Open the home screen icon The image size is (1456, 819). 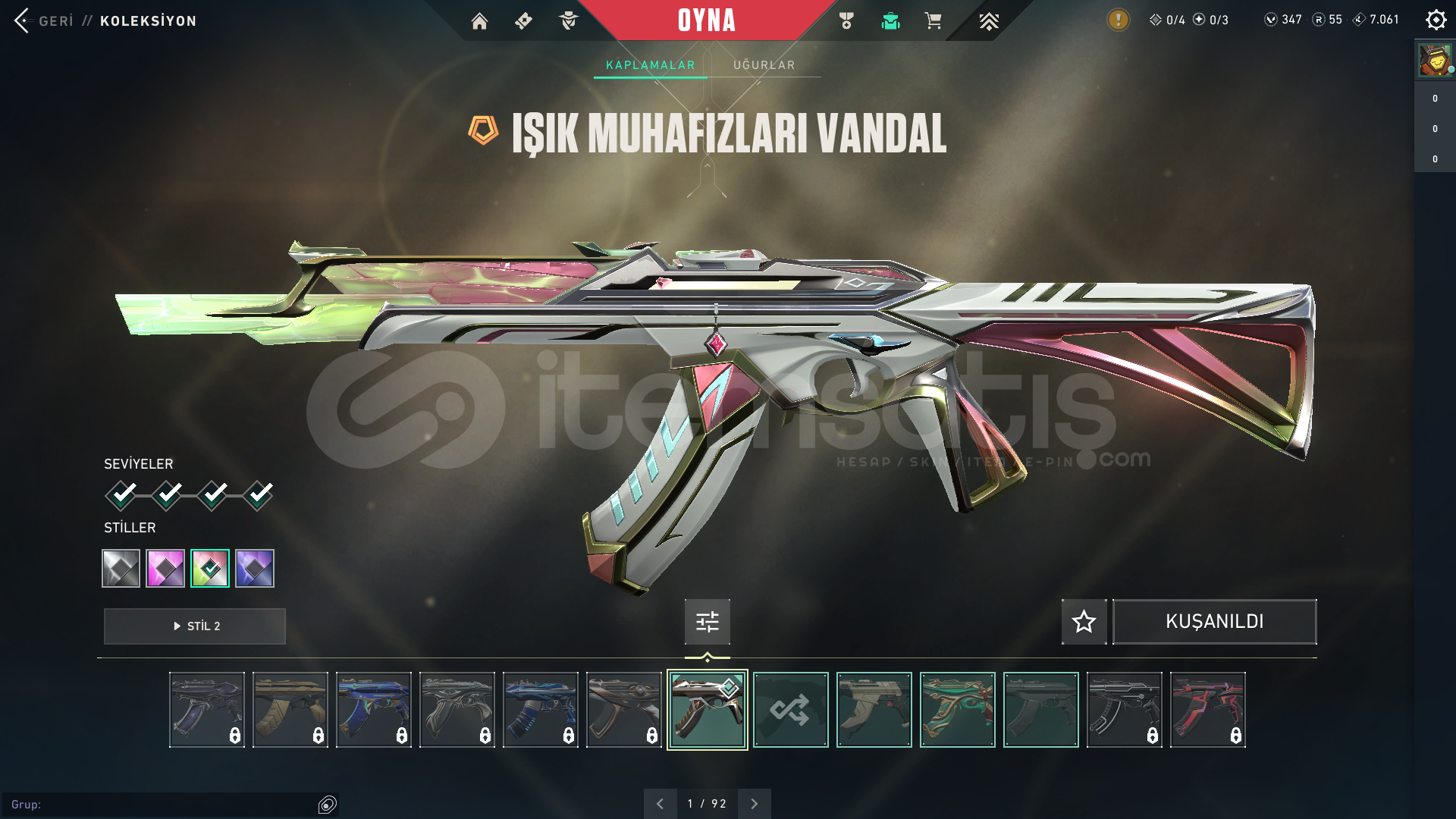pyautogui.click(x=479, y=21)
